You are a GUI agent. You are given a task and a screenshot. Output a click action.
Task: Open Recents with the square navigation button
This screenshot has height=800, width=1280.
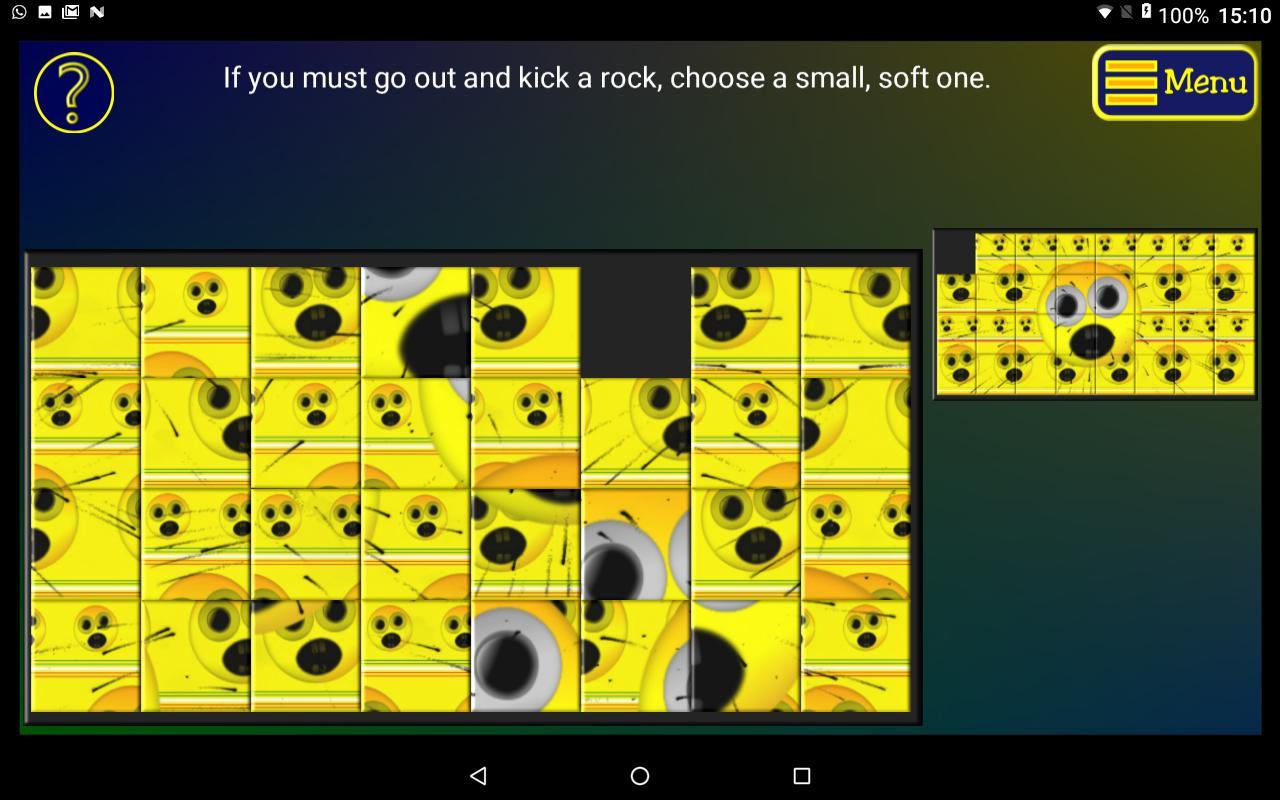798,775
